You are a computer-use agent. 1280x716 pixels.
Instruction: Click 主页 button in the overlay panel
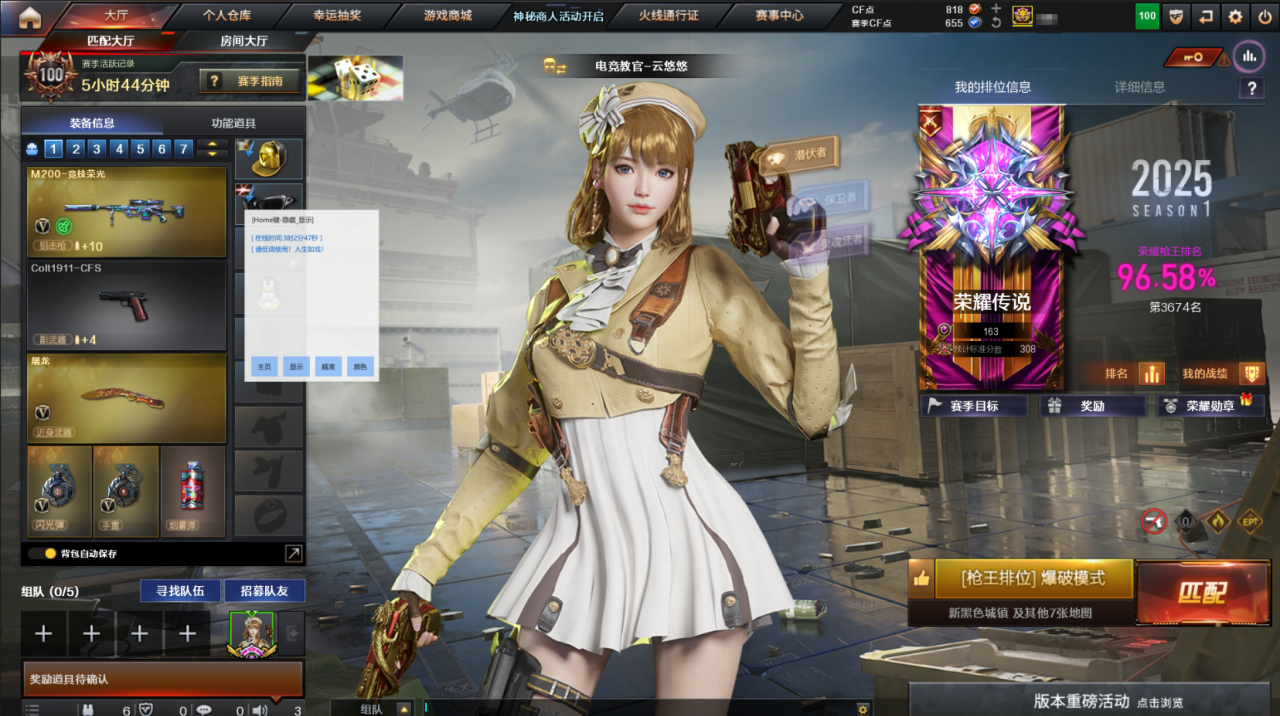(265, 366)
